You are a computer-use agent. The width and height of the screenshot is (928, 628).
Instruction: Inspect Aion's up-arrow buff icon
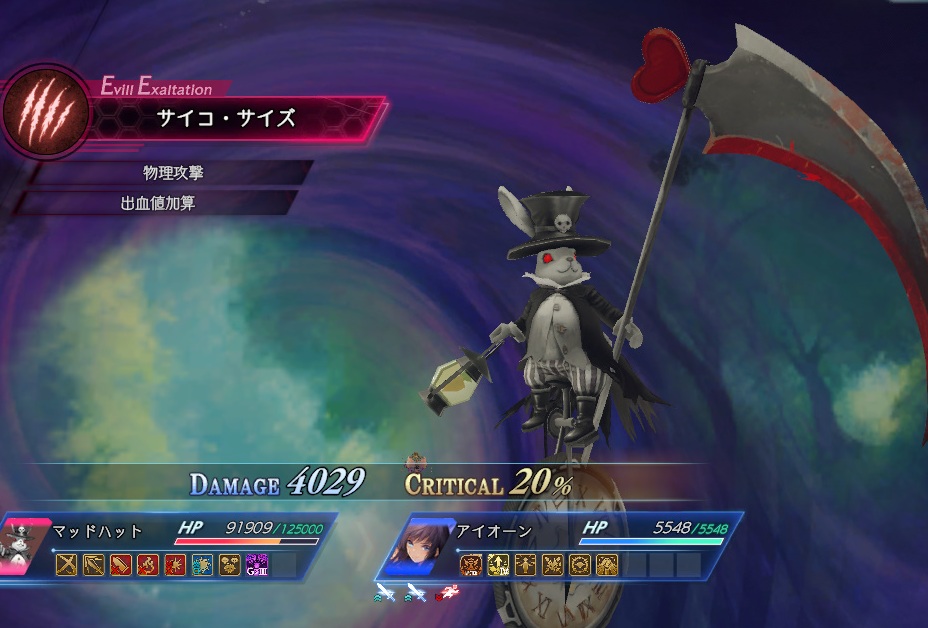click(498, 565)
